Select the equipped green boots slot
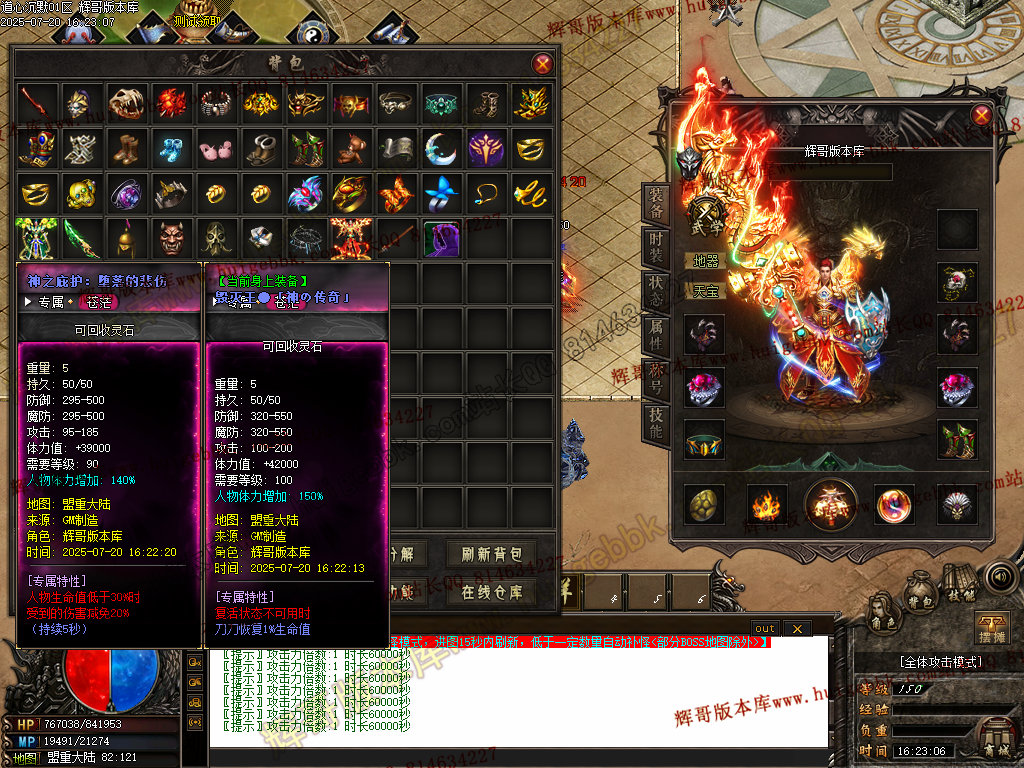The image size is (1024, 768). (956, 439)
